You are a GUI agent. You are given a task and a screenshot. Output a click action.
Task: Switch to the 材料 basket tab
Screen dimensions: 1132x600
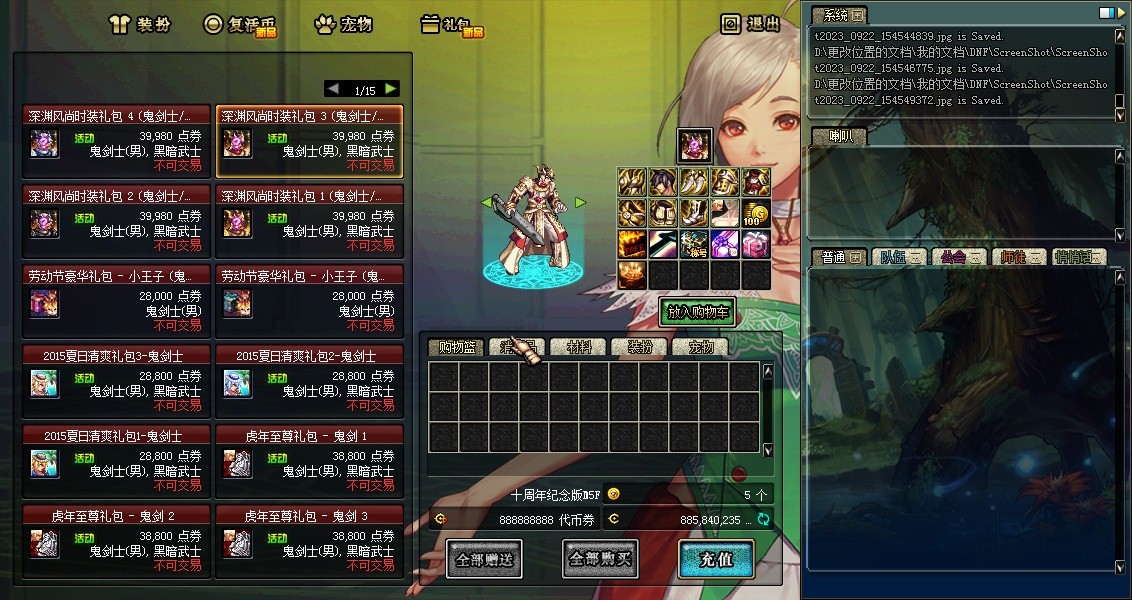click(x=579, y=348)
